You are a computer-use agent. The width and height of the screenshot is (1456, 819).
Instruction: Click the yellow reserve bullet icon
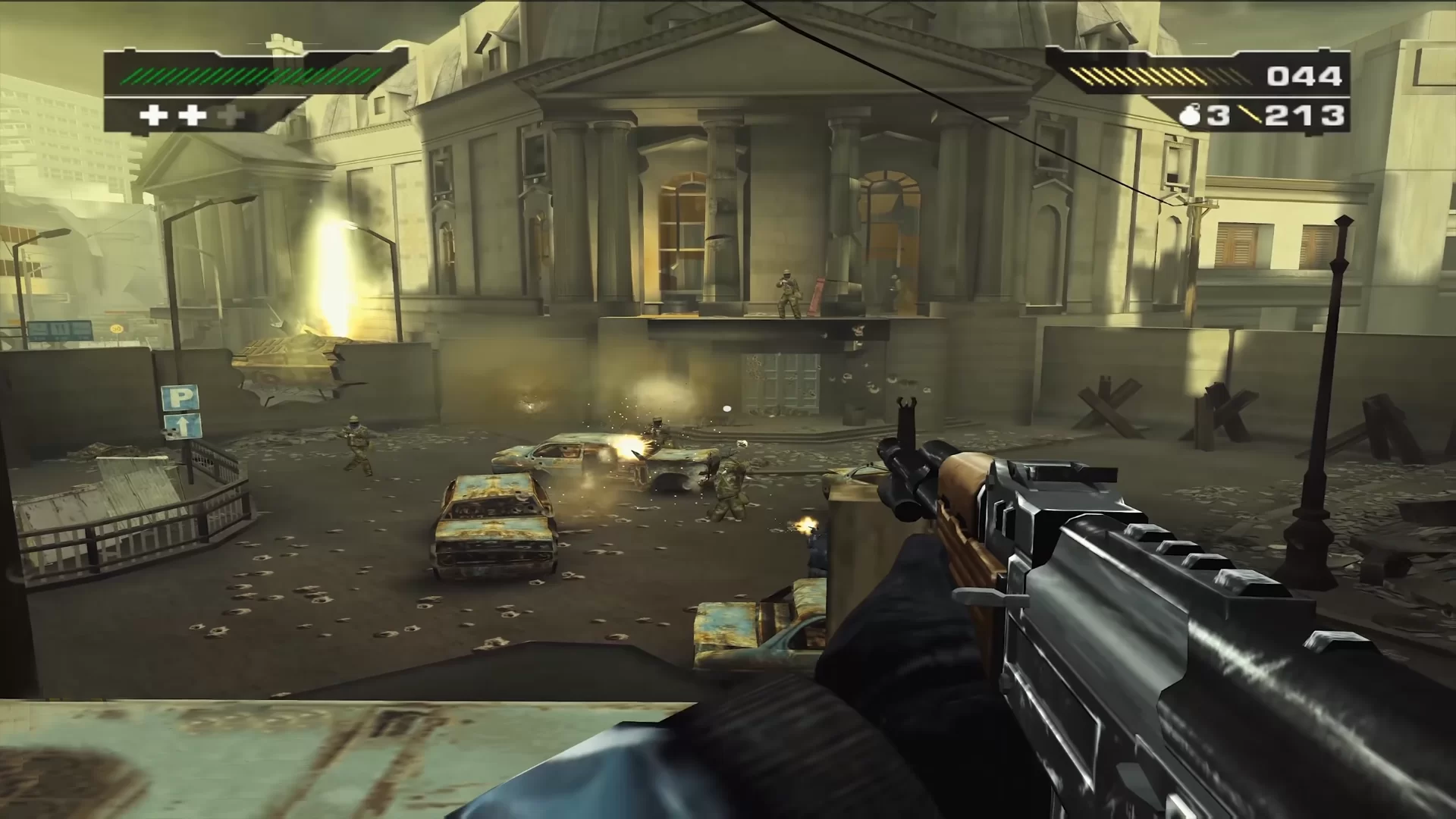point(1250,115)
